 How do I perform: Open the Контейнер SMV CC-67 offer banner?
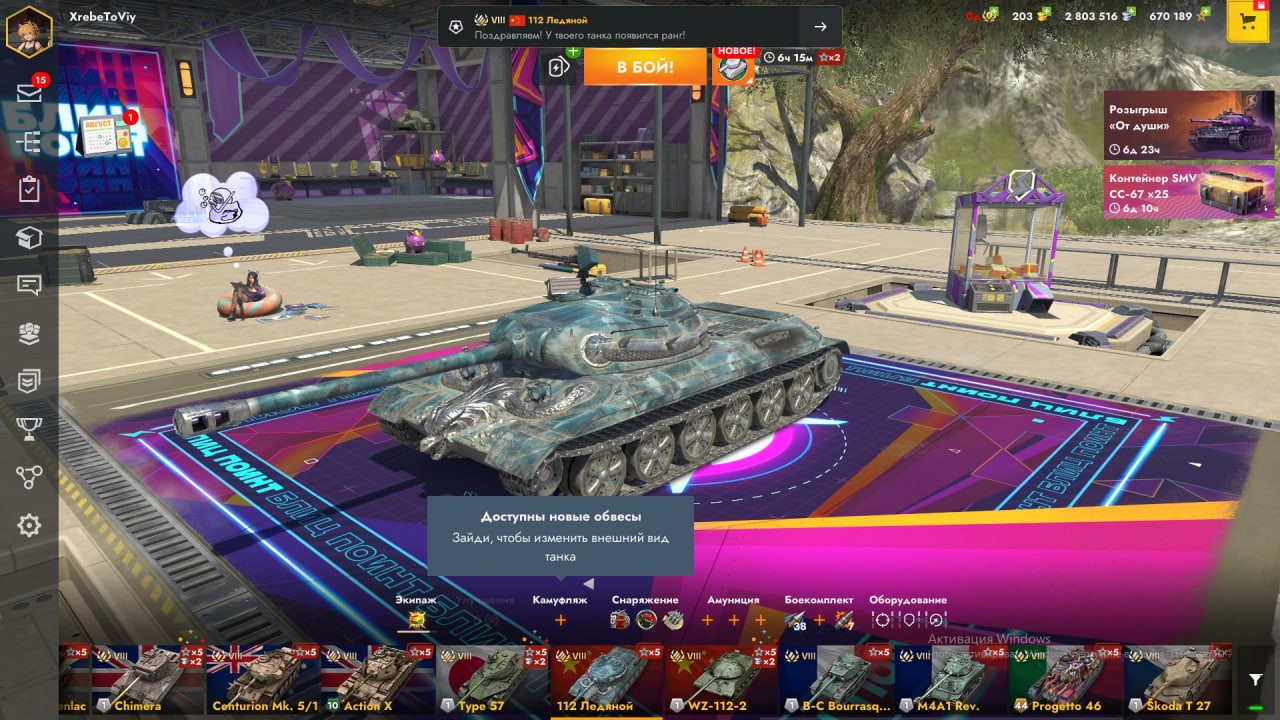coord(1189,191)
